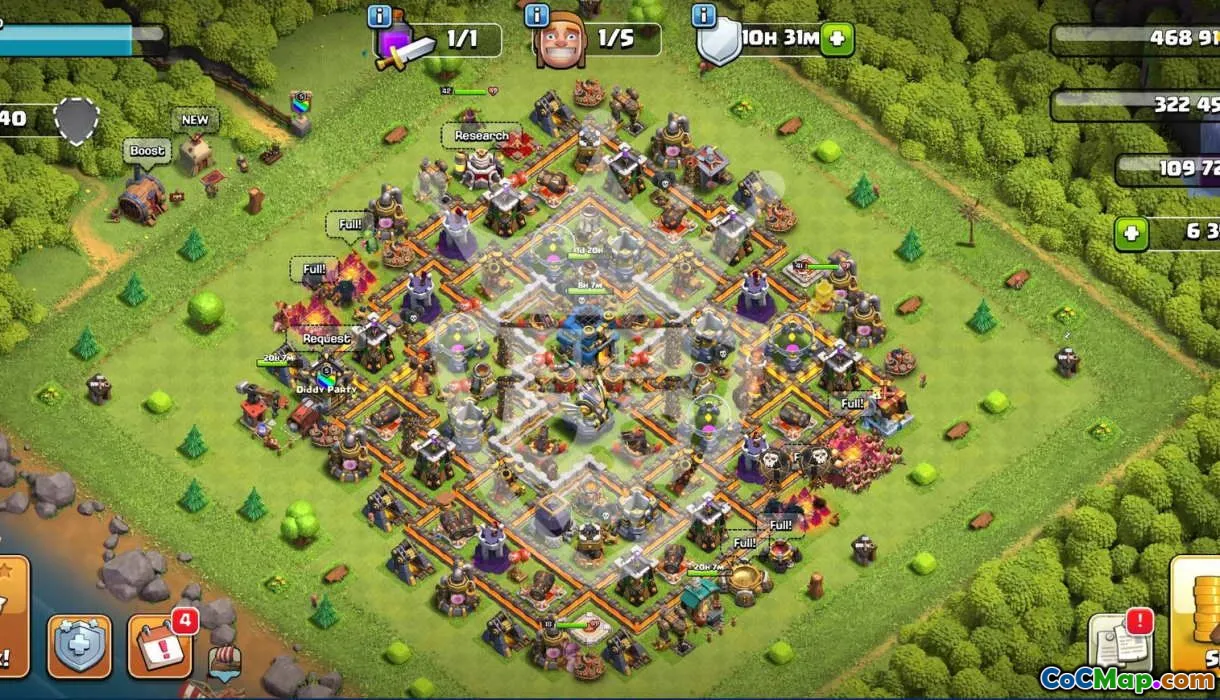Select the purple spell and sword icon
Viewport: 1220px width, 700px height.
click(405, 44)
